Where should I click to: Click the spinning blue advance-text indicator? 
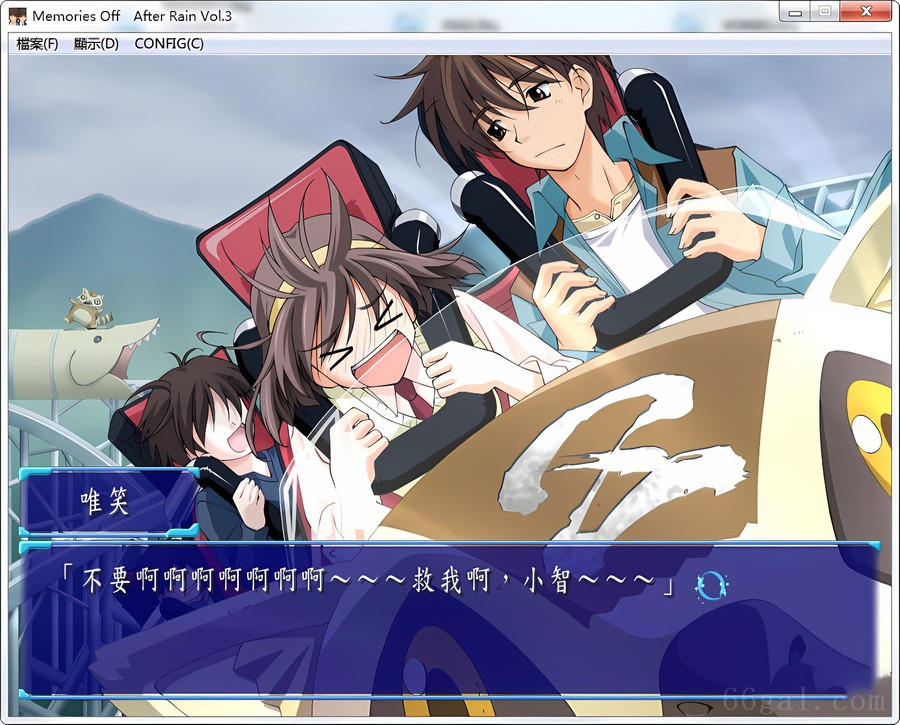(x=711, y=584)
